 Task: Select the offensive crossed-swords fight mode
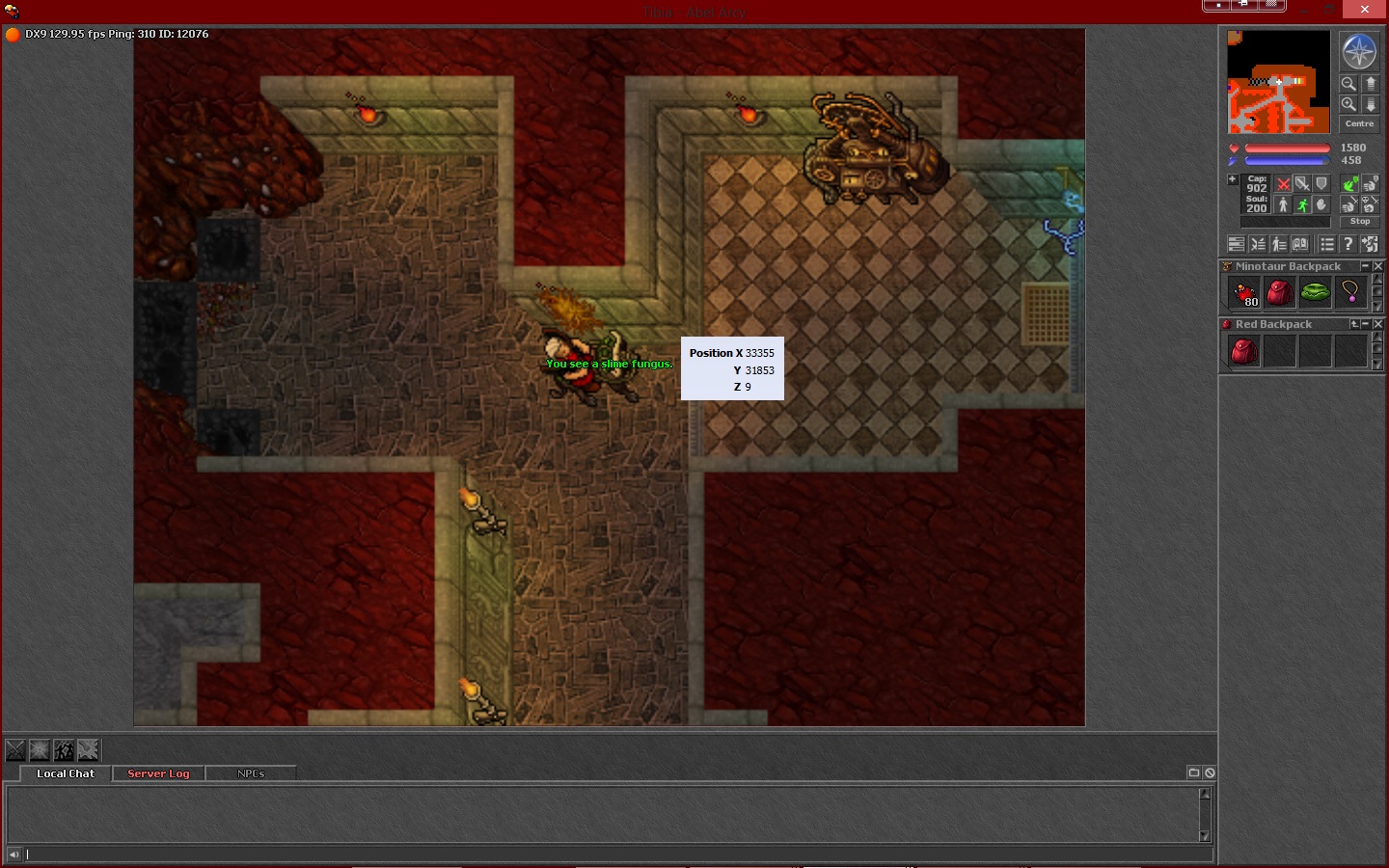coord(1283,184)
